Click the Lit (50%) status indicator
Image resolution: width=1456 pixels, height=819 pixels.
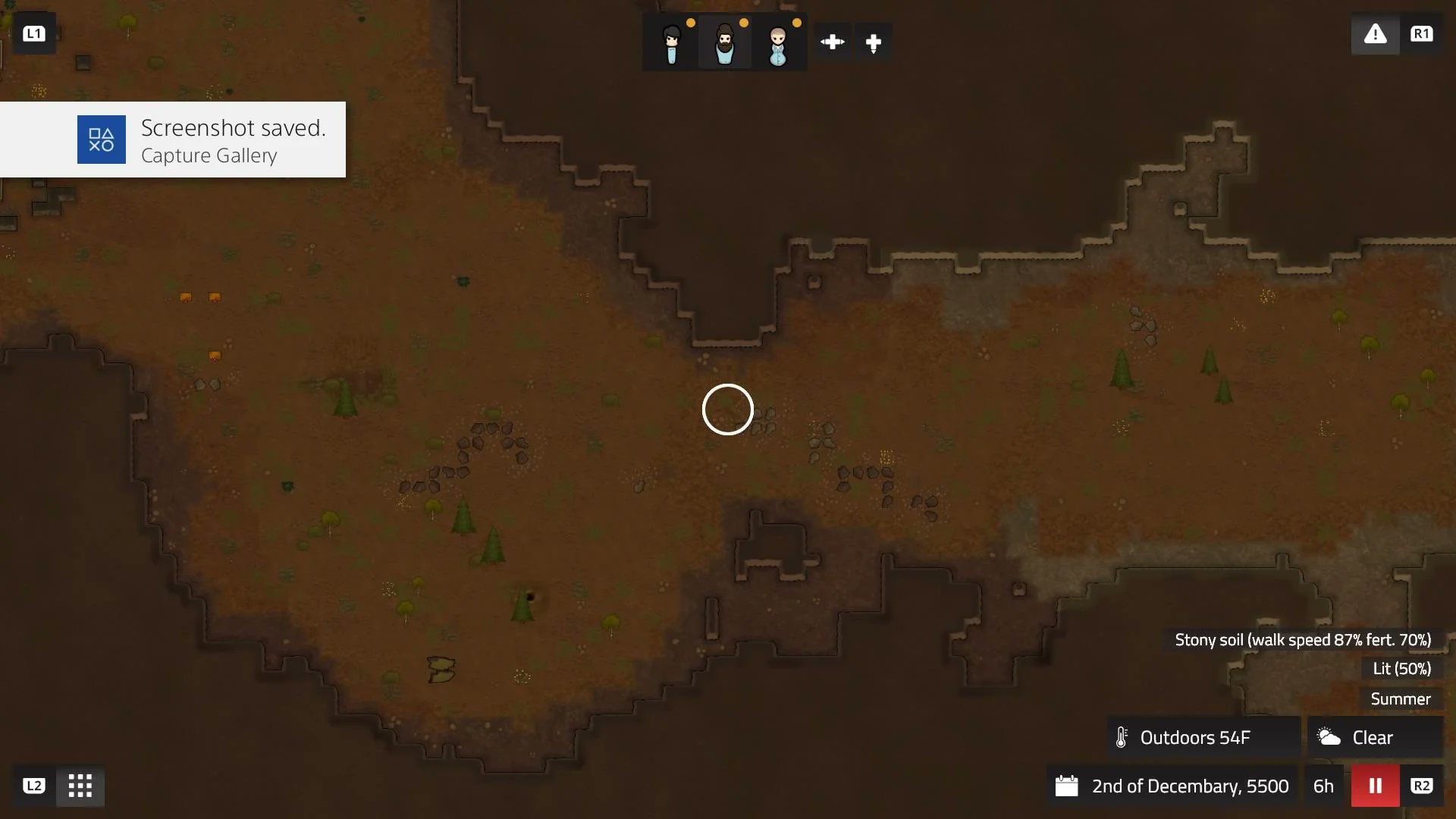(x=1401, y=669)
